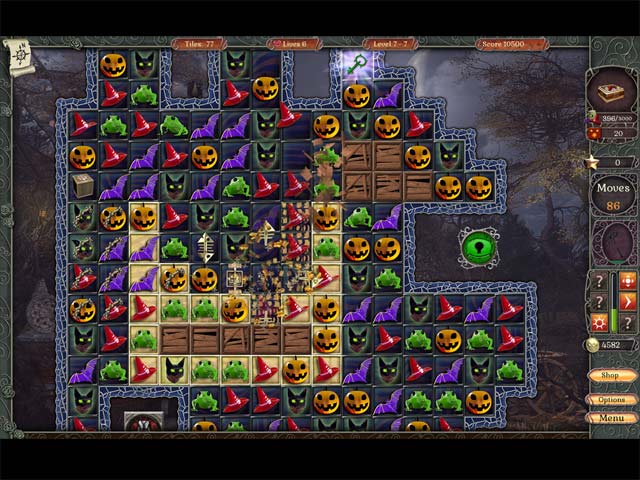Click the green keyhole lock
This screenshot has width=640, height=480.
[479, 247]
